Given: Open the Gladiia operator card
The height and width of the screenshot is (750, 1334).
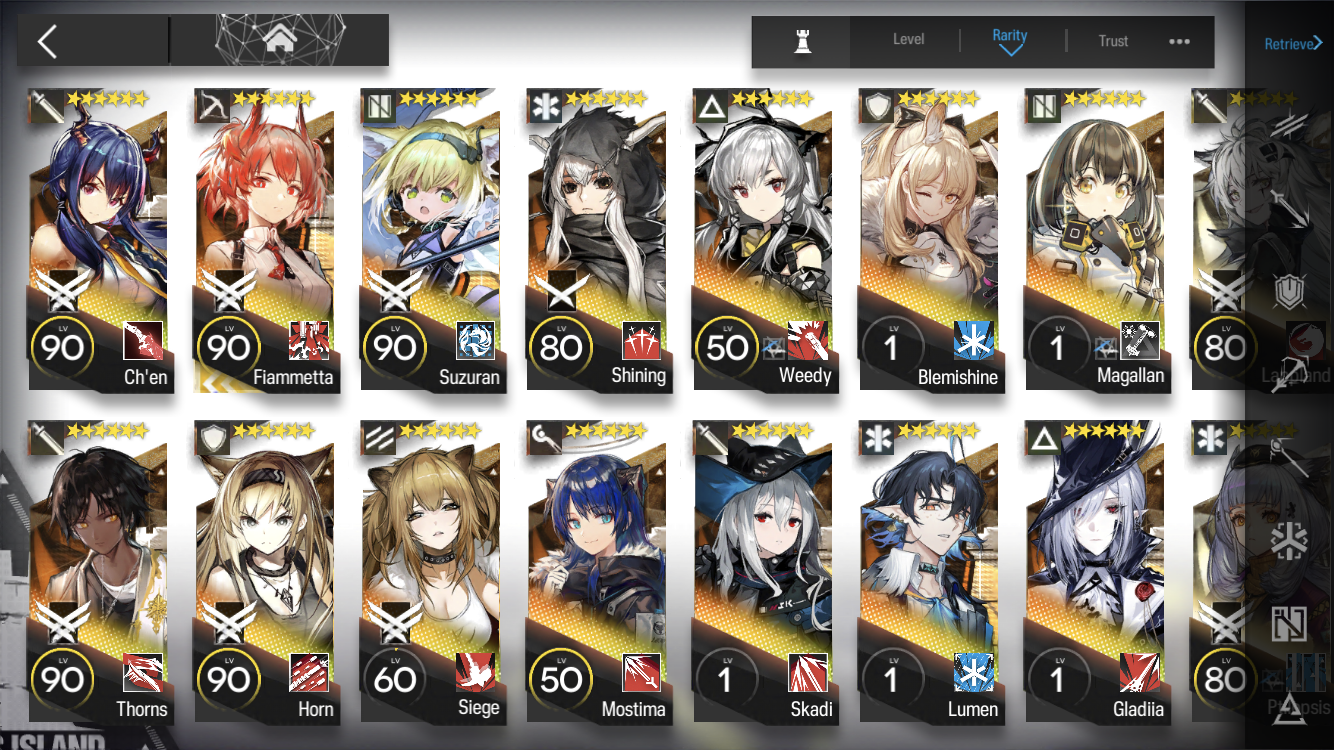Looking at the screenshot, I should click(x=1096, y=572).
